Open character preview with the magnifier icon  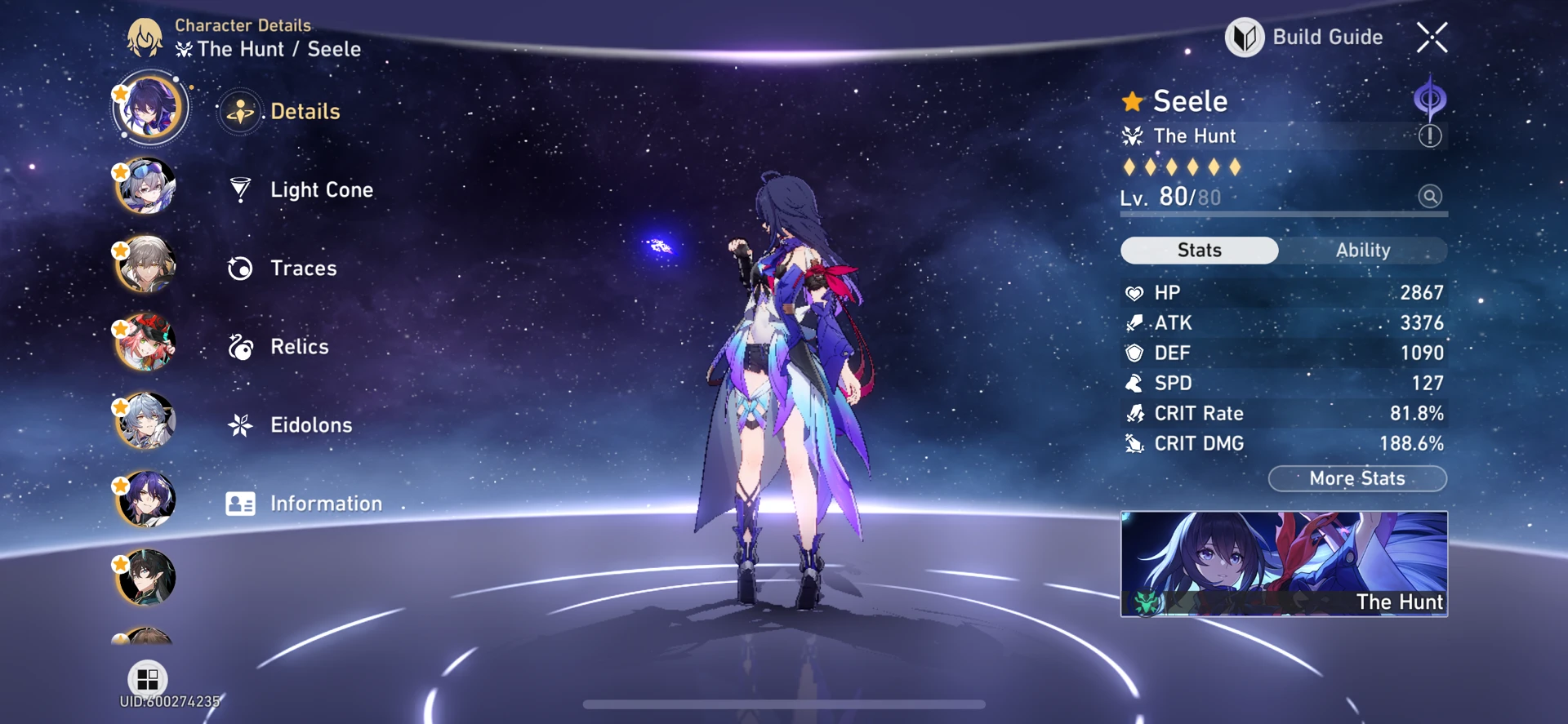[1428, 197]
